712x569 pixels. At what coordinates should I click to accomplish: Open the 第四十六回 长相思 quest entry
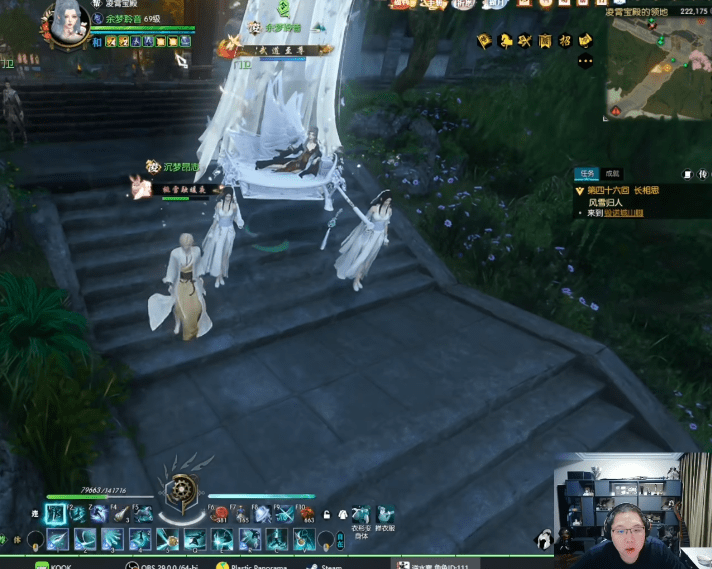point(622,190)
